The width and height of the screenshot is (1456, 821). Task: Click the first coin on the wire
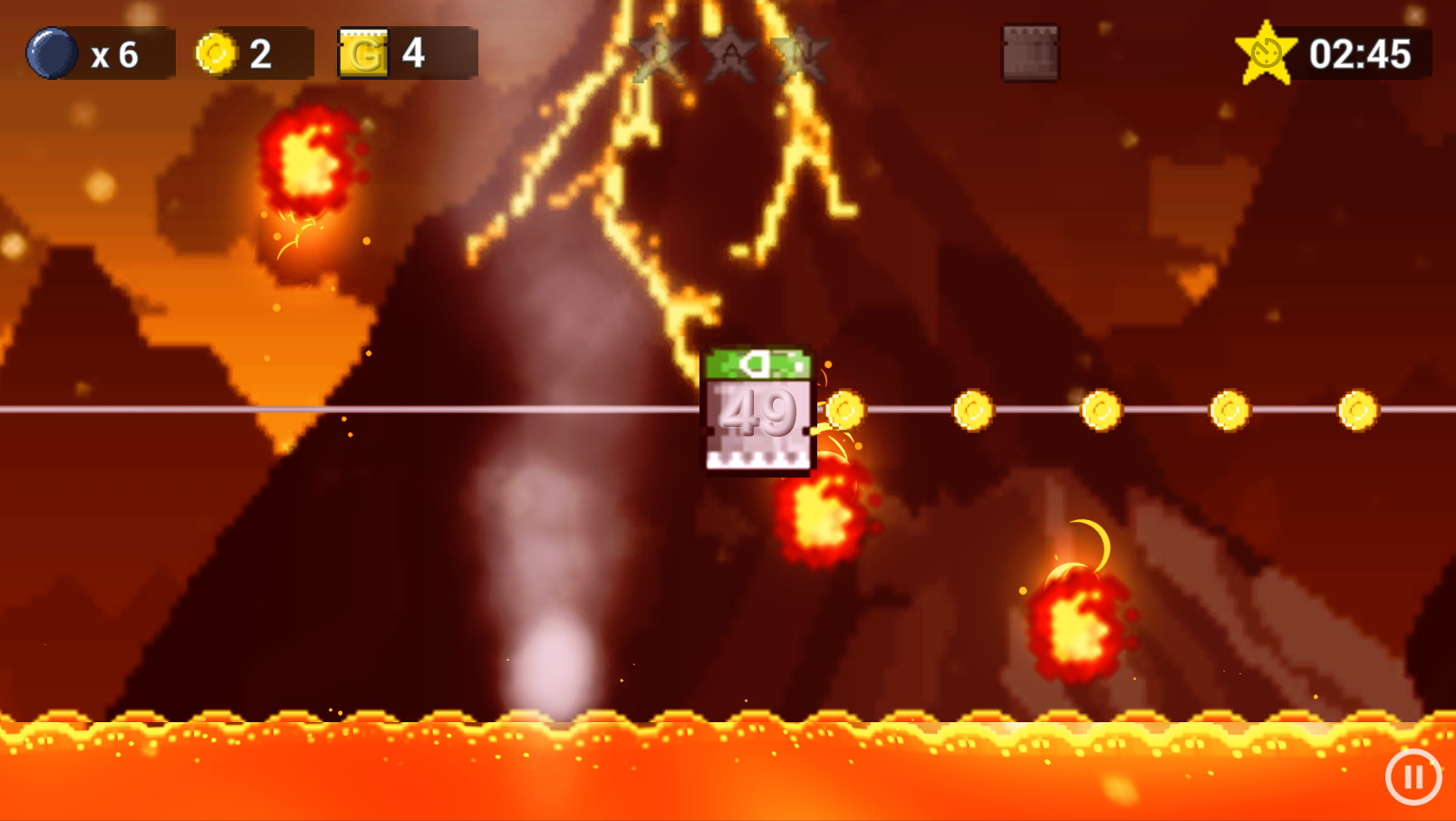[844, 410]
